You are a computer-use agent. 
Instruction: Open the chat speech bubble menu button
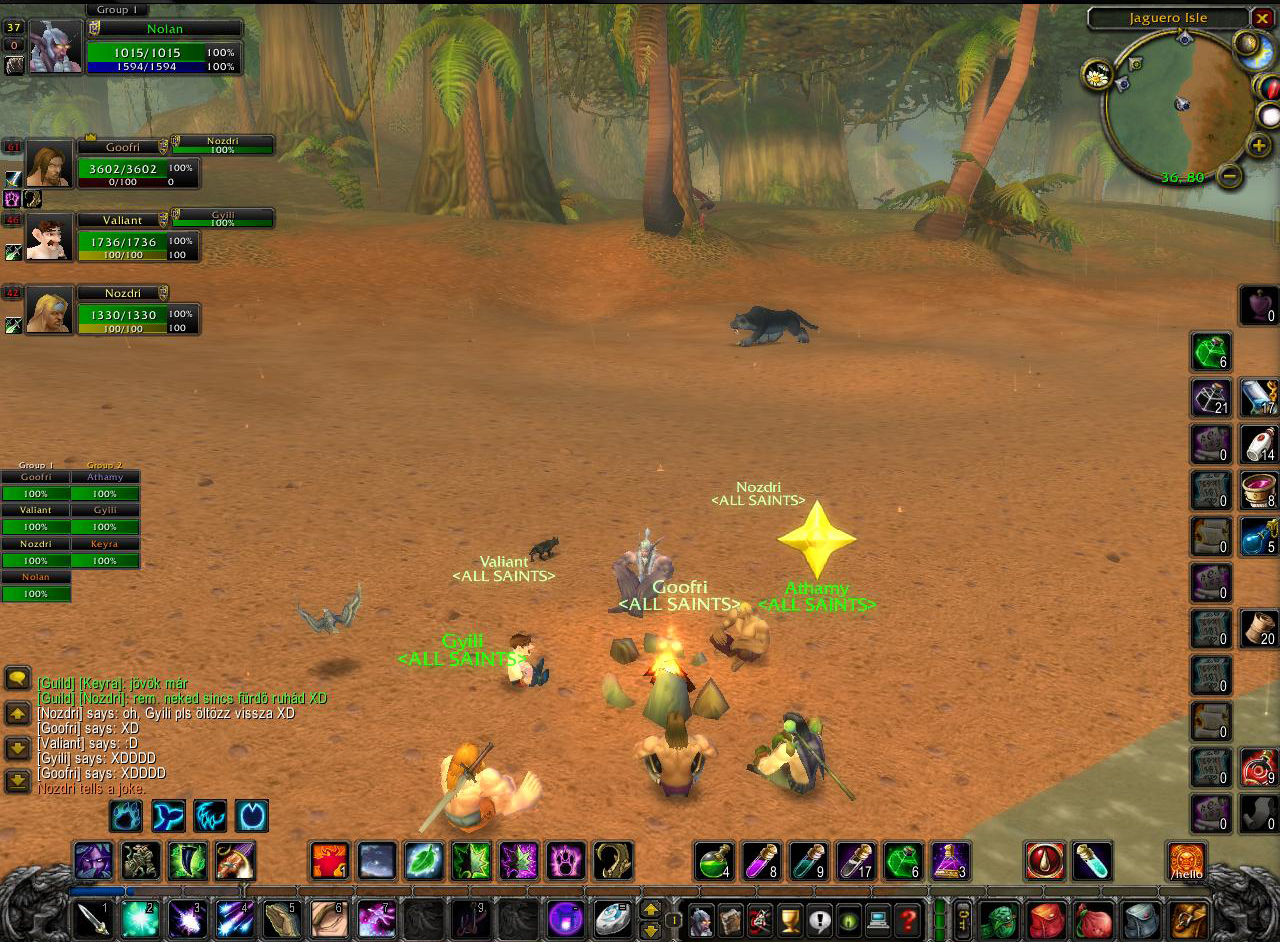point(18,679)
